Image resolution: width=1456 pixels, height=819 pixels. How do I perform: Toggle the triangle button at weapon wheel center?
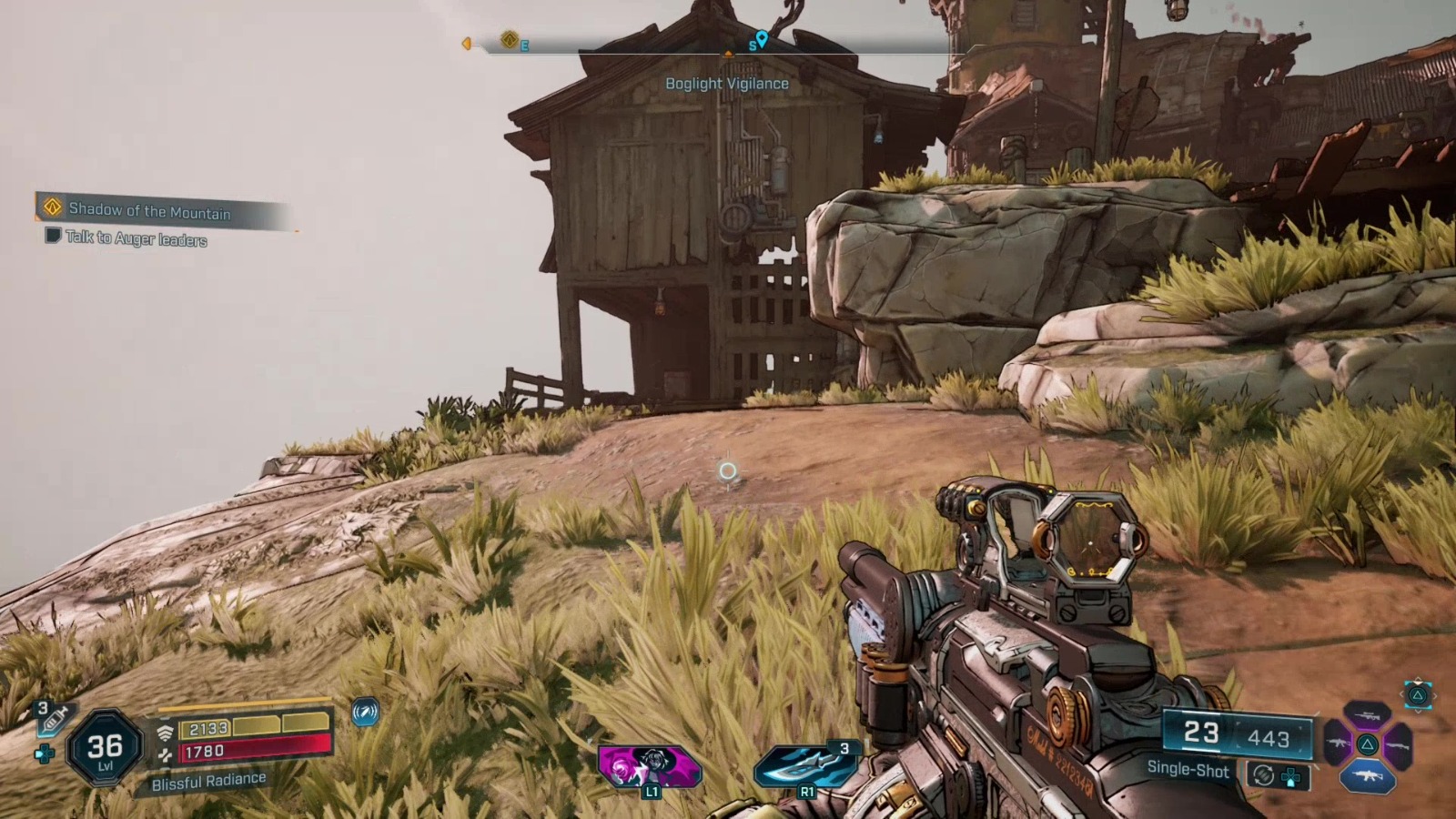1368,743
